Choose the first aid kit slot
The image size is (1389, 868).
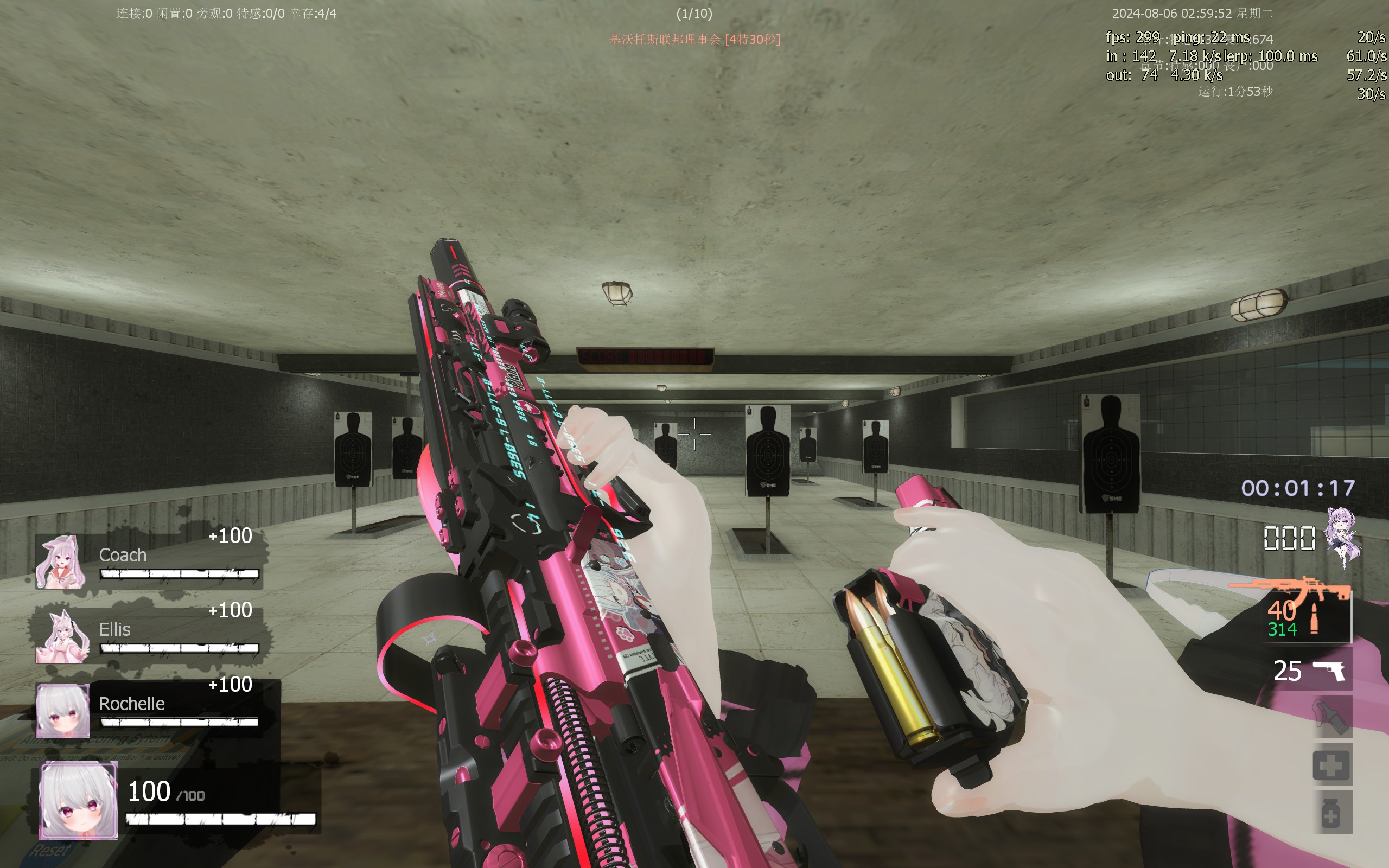point(1331,765)
